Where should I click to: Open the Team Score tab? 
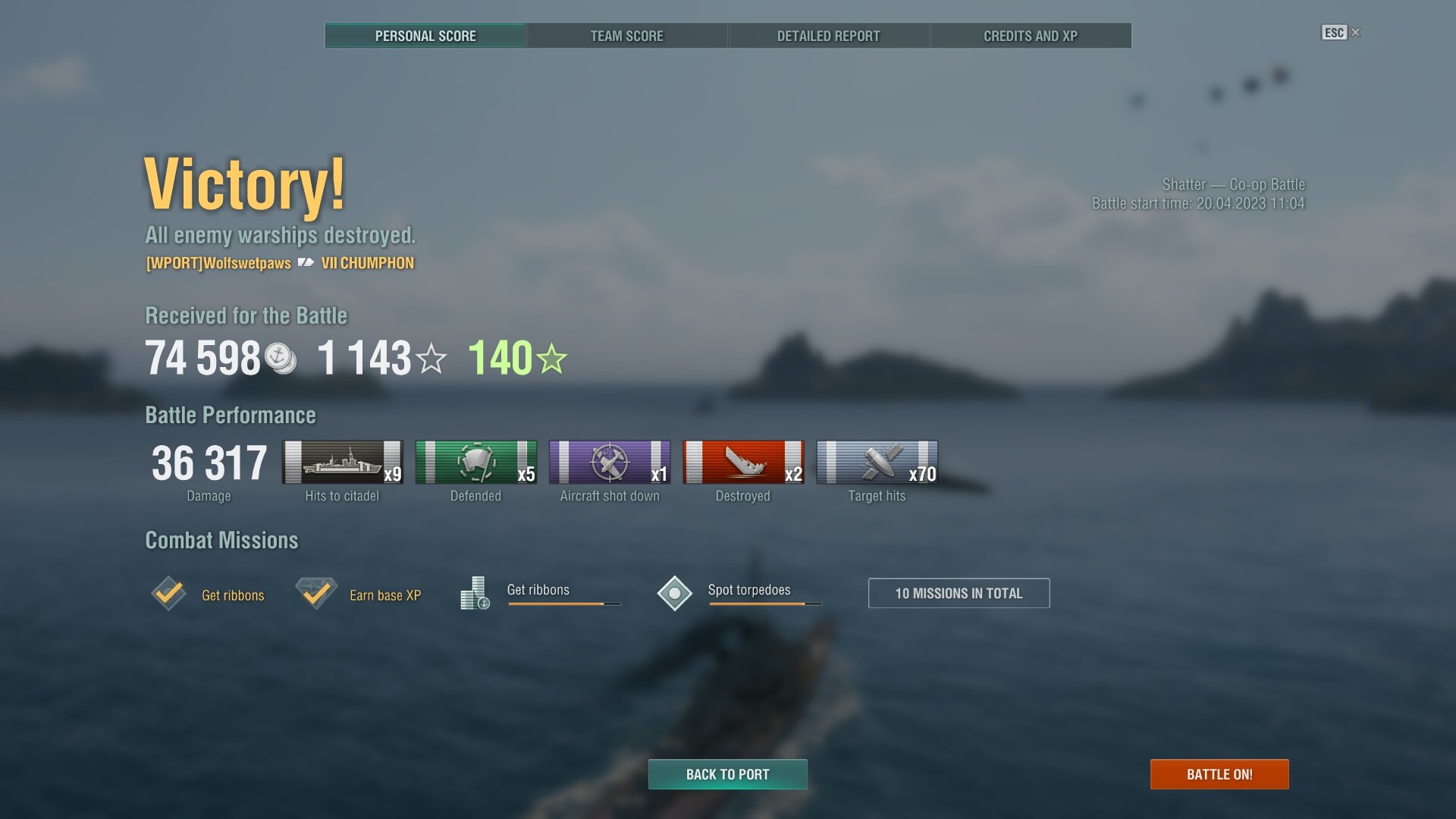626,36
